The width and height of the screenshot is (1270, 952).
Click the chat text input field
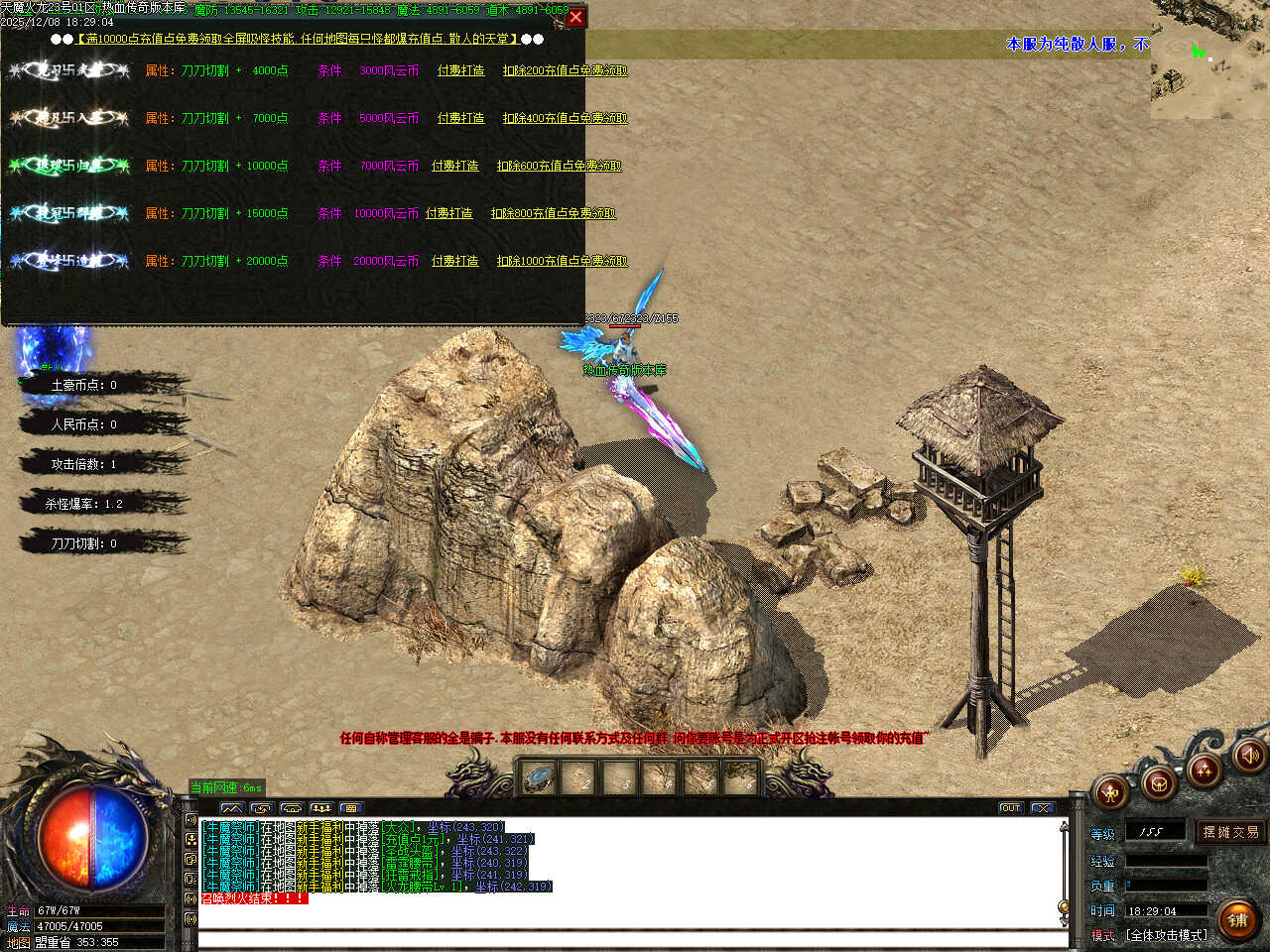point(631,938)
